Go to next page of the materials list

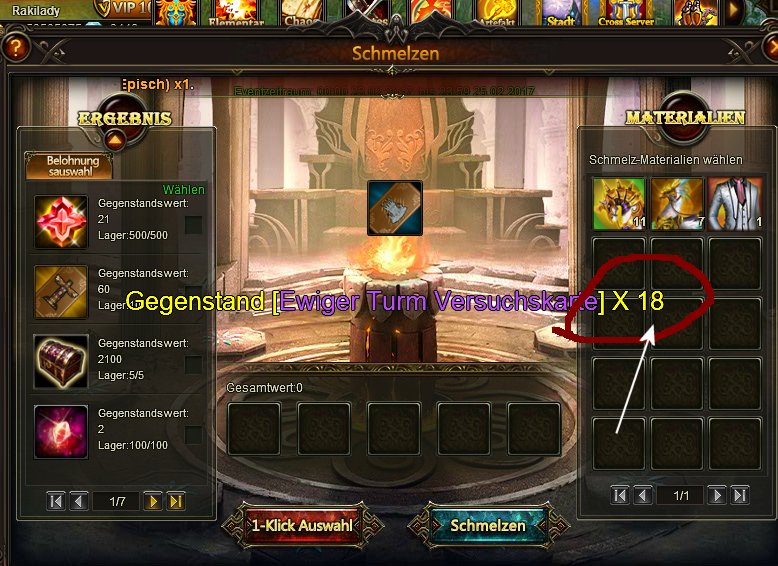(x=716, y=495)
